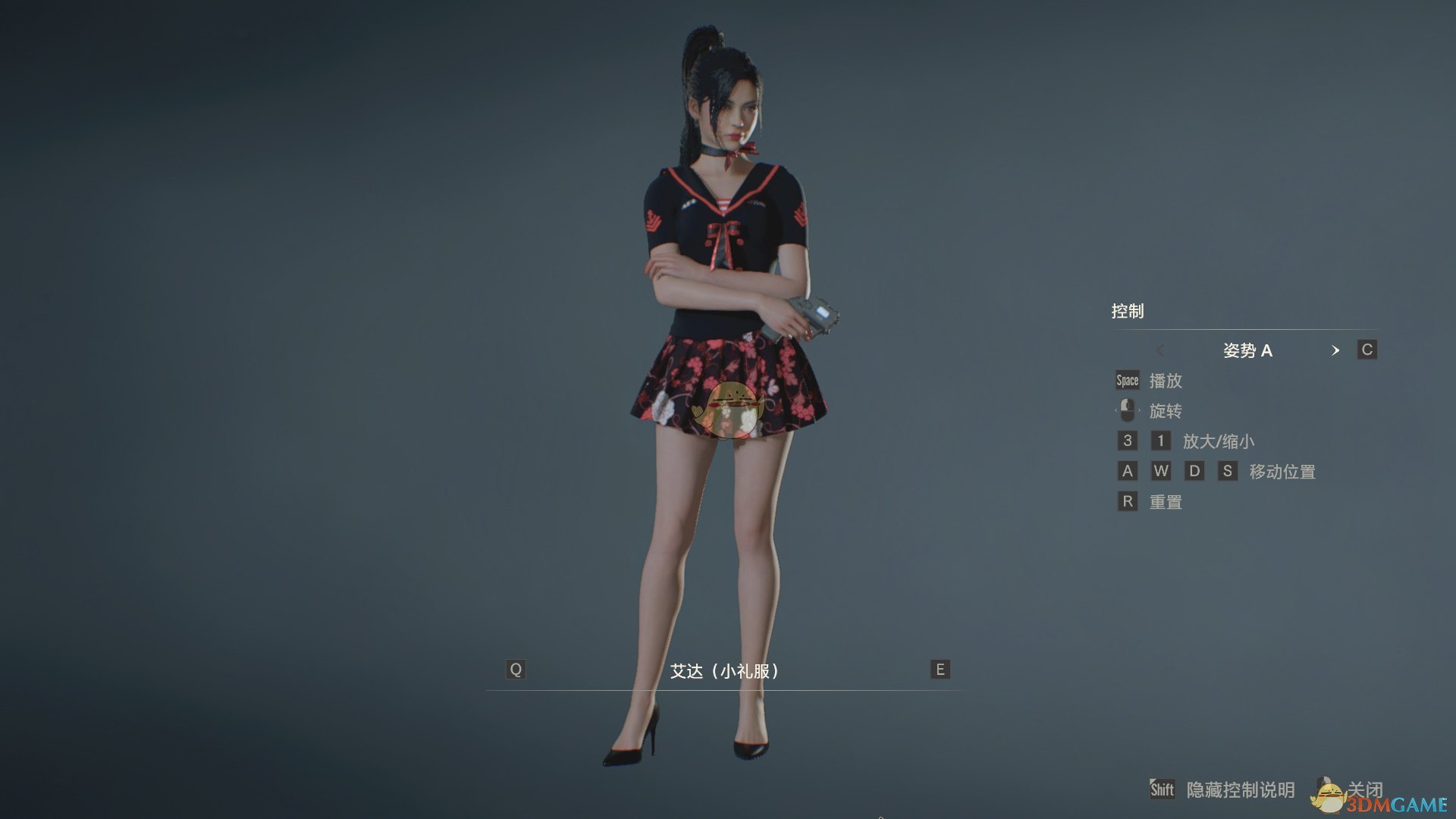Click the 'E' key icon near the costume name

(x=940, y=670)
